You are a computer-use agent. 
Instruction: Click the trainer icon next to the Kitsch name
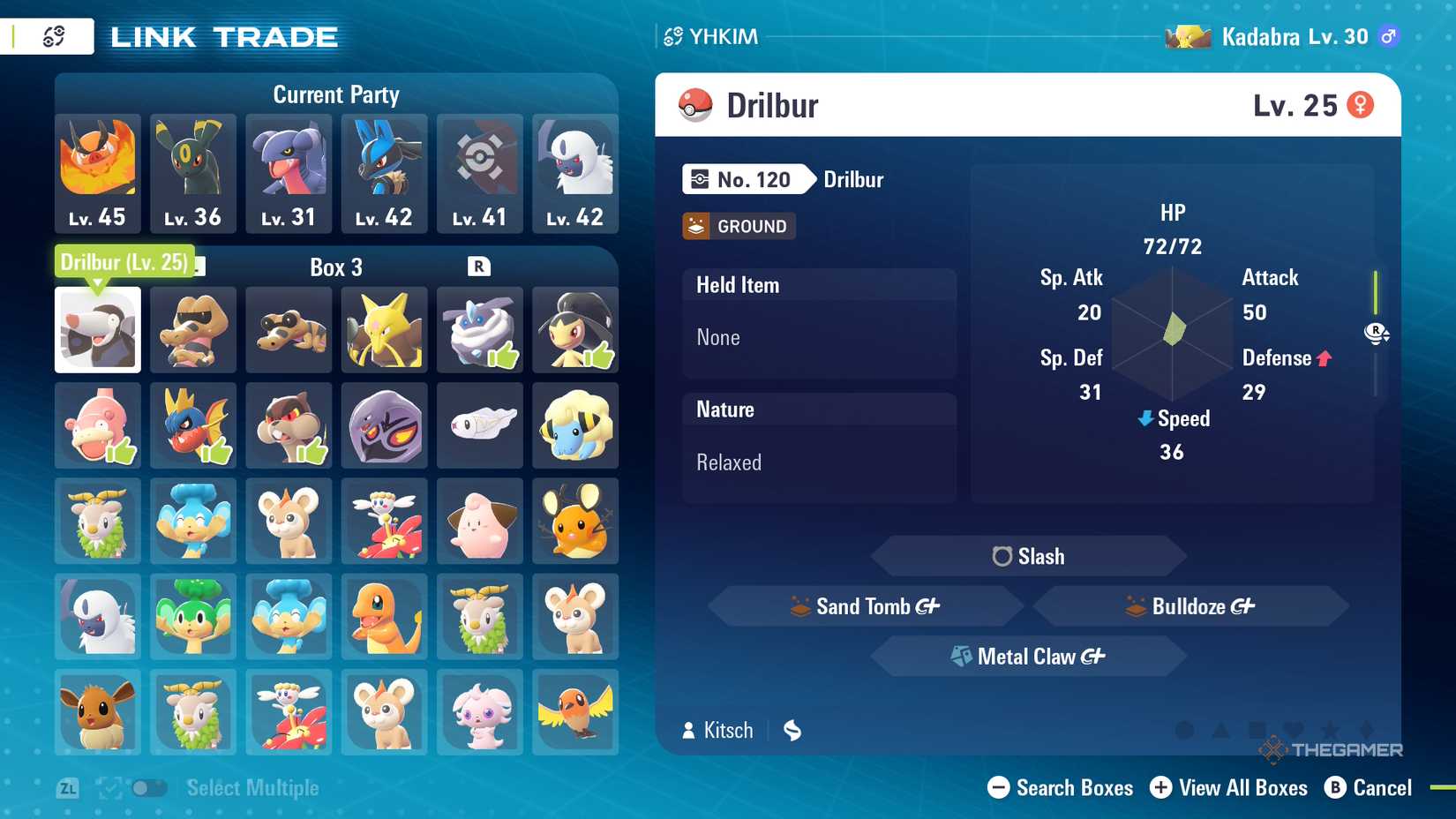pos(687,730)
